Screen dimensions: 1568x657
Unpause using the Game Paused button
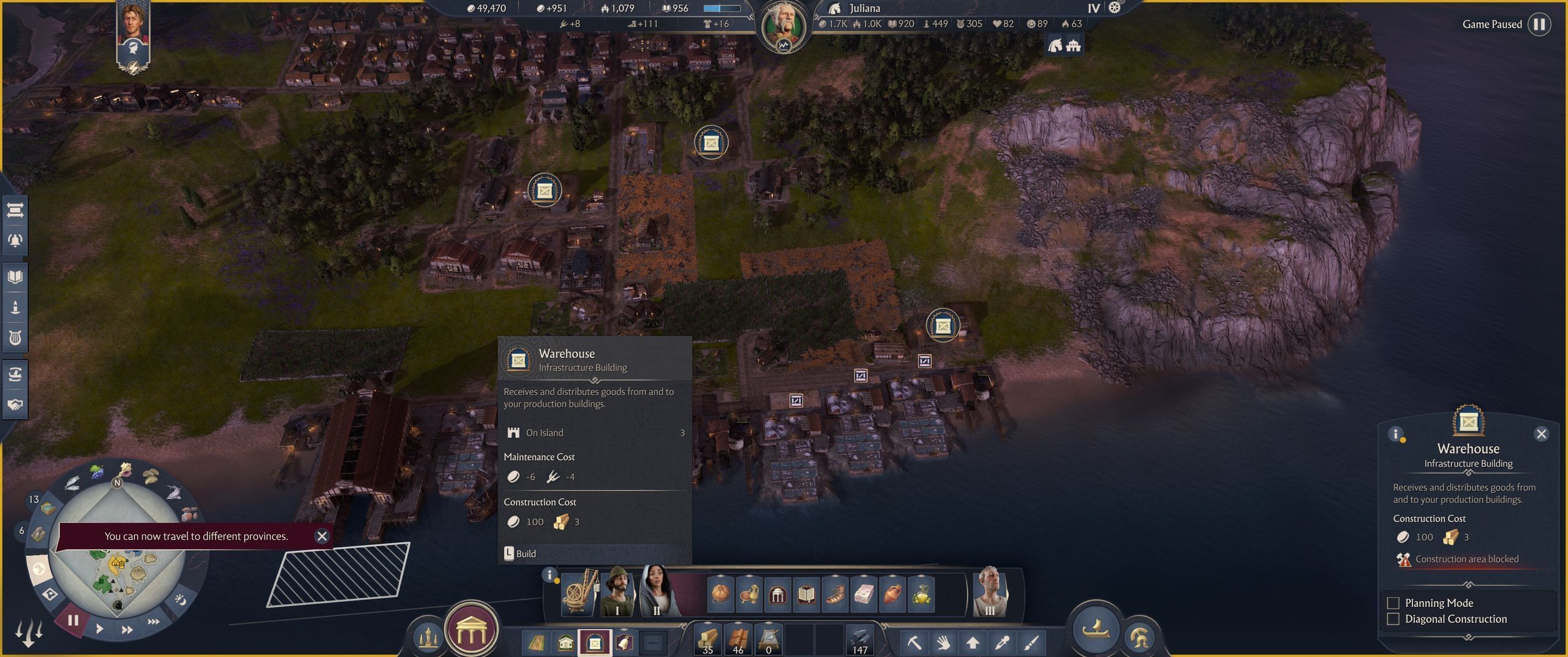(x=1539, y=25)
